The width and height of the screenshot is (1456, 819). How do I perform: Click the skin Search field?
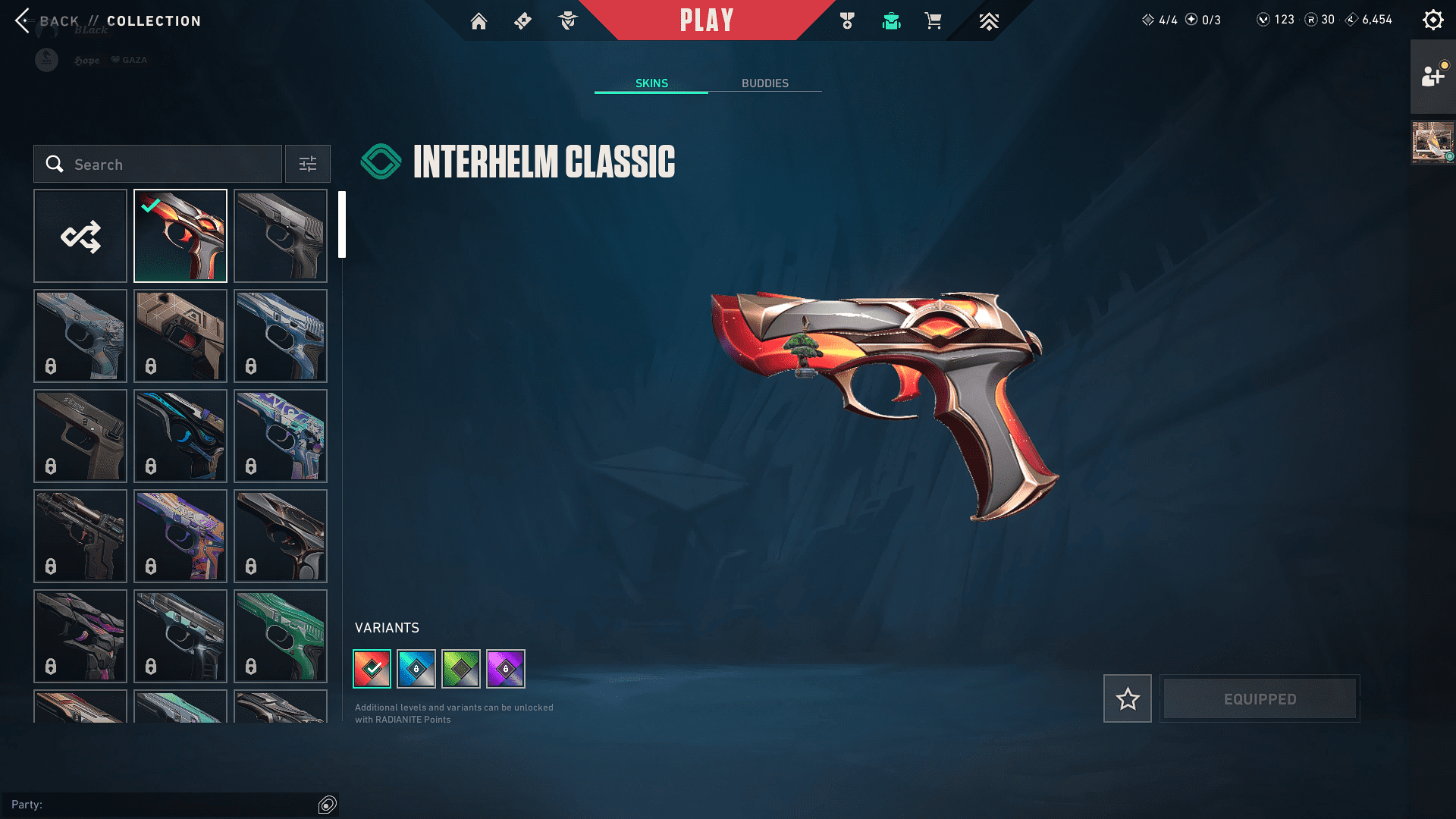point(158,164)
